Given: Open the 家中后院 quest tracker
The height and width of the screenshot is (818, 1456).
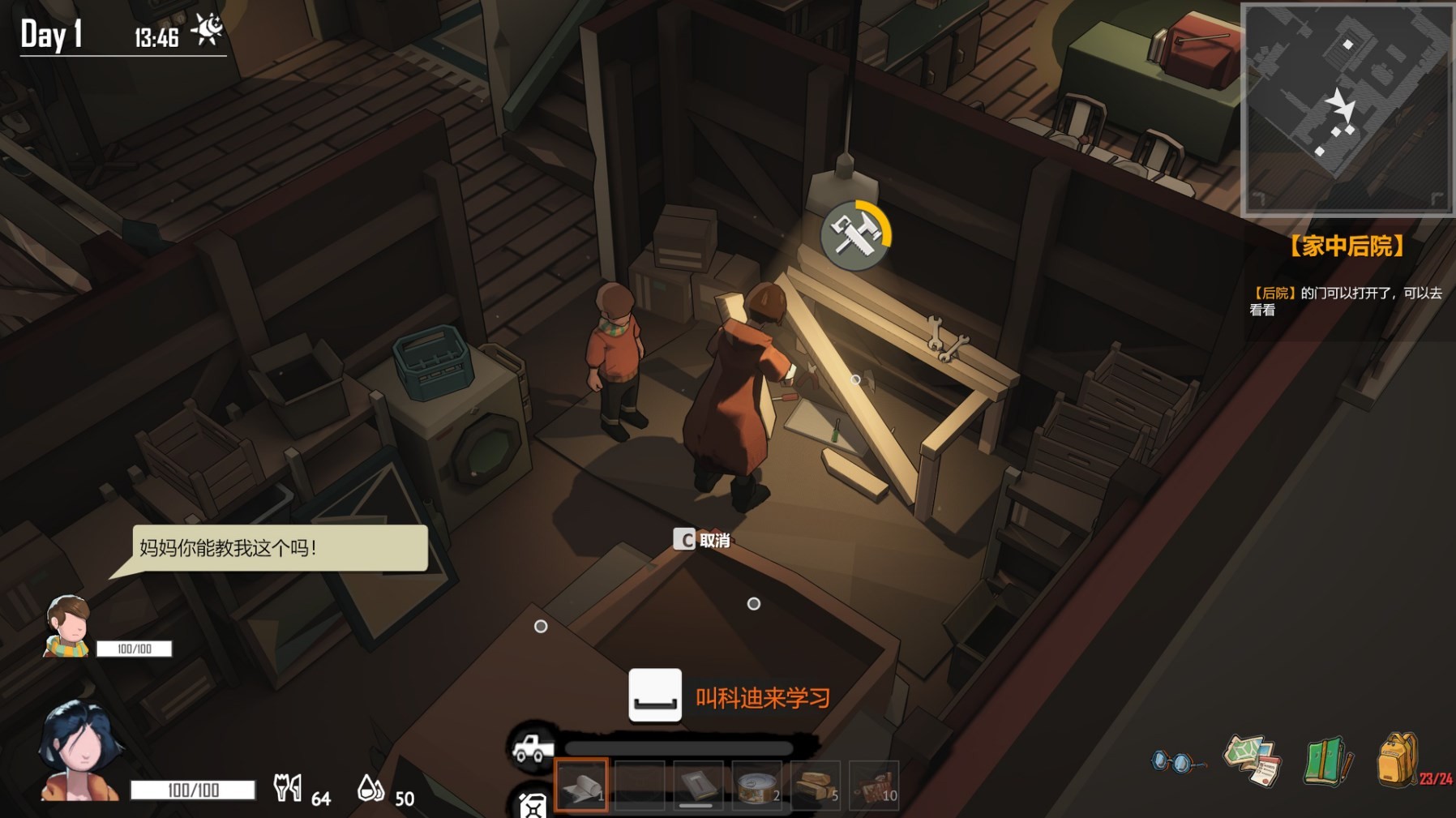Looking at the screenshot, I should [1347, 246].
